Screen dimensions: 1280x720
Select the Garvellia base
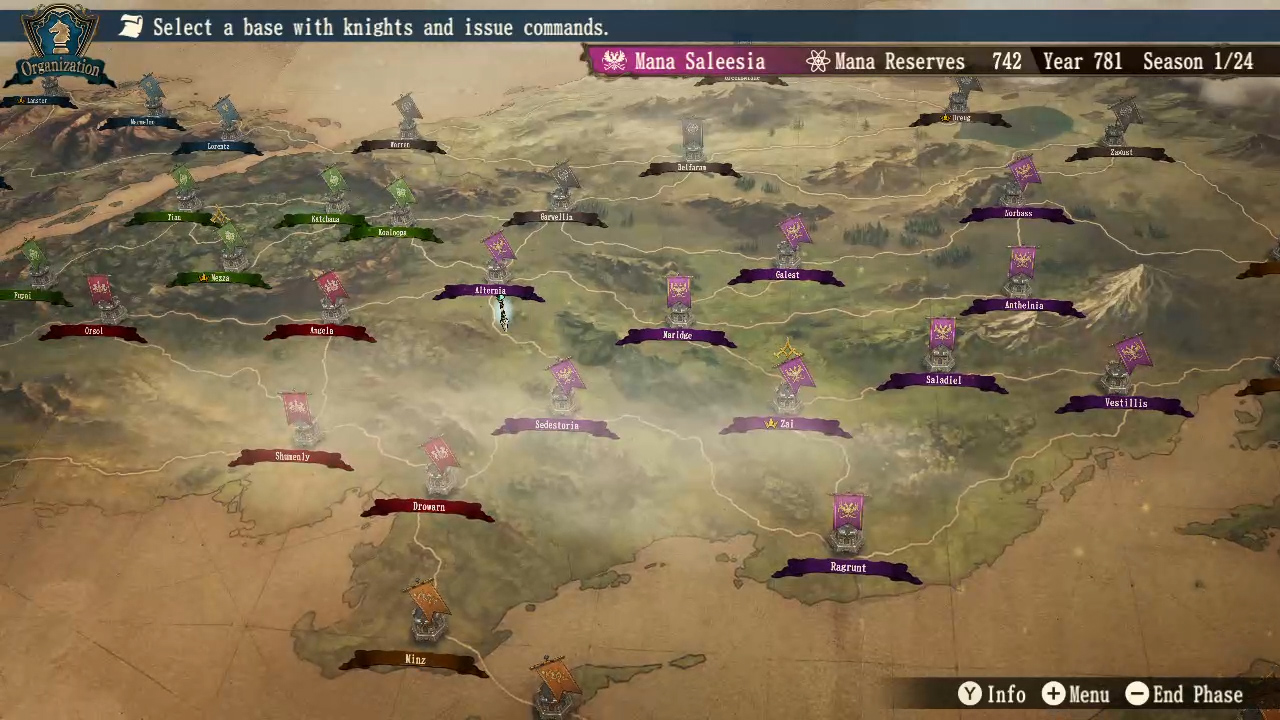pos(557,217)
